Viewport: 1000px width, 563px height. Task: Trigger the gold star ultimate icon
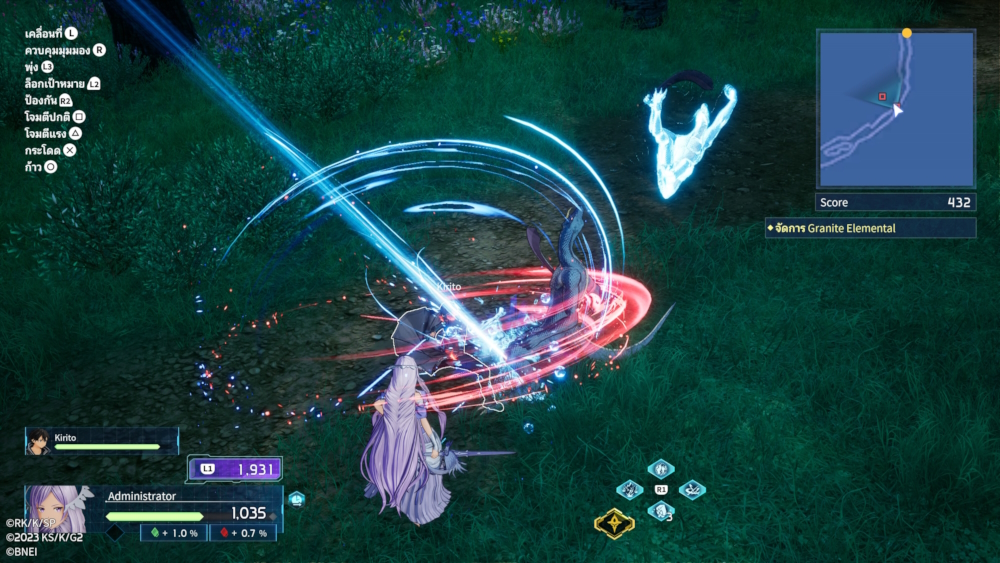(613, 523)
